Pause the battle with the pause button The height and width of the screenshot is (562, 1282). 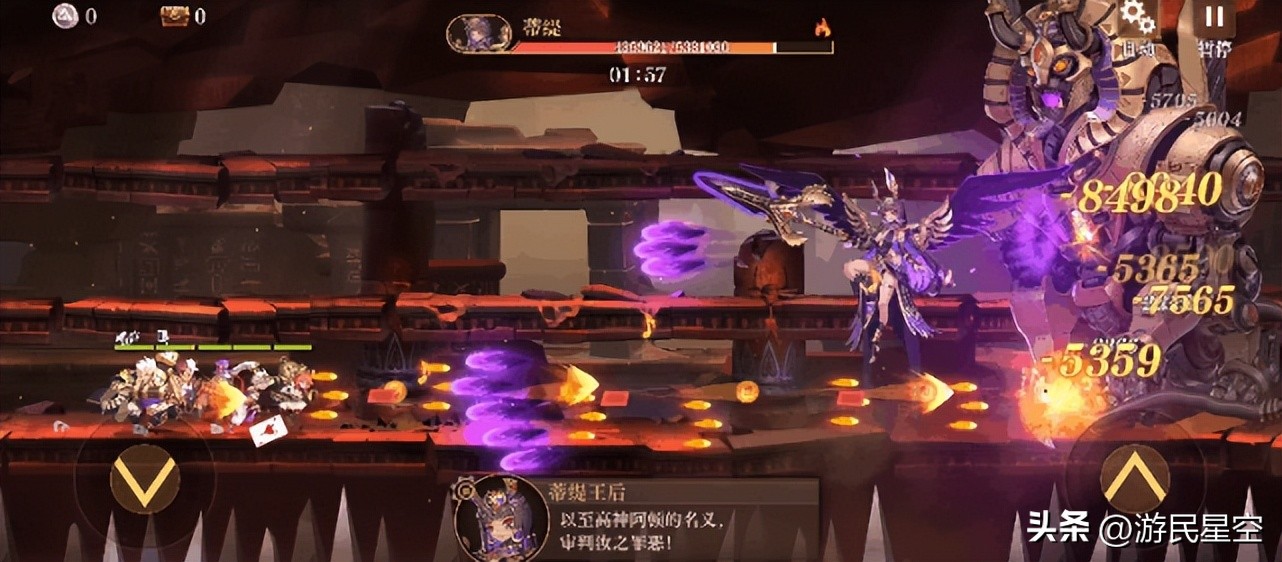tap(1214, 17)
